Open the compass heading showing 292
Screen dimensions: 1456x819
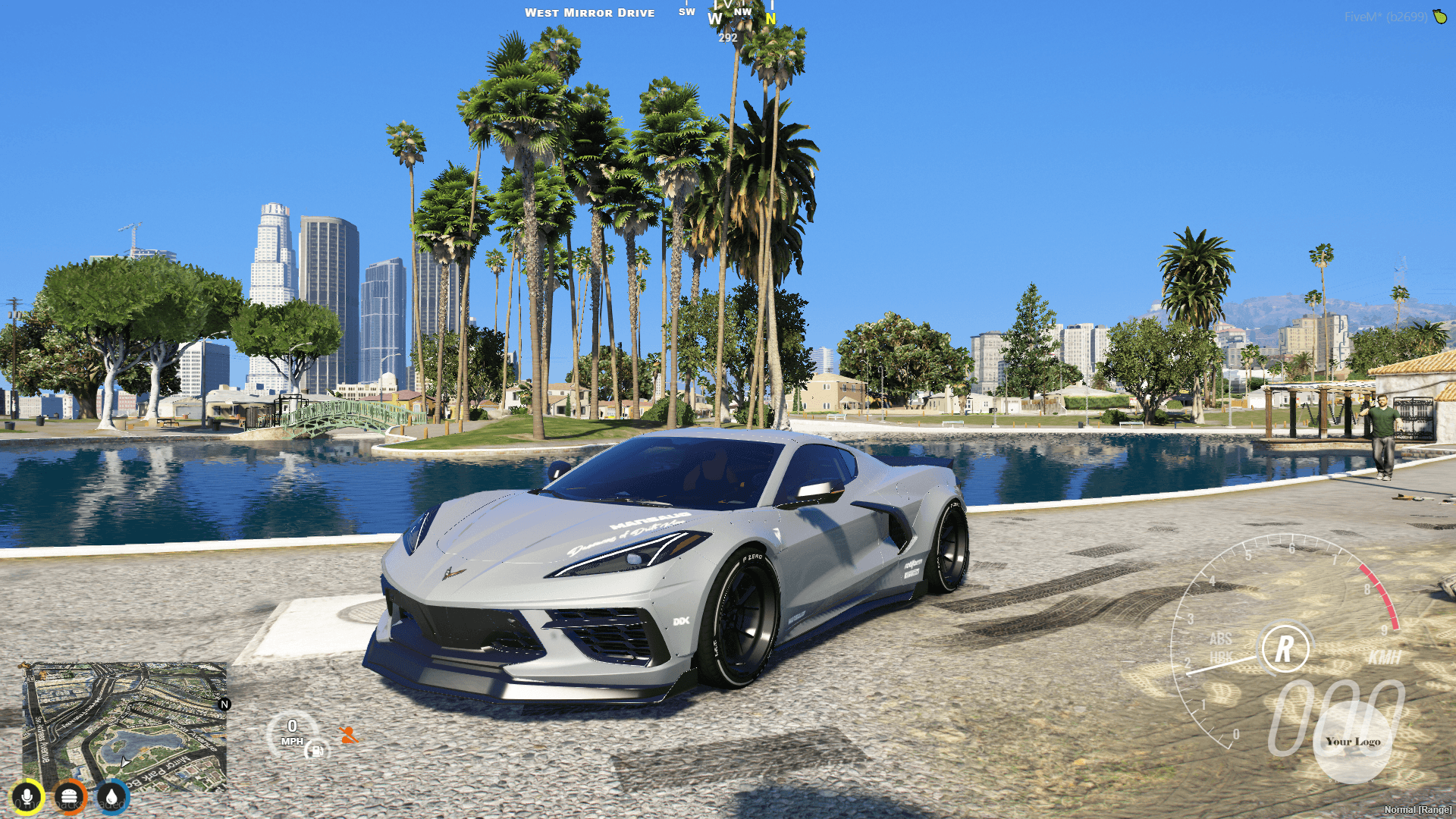coord(727,36)
